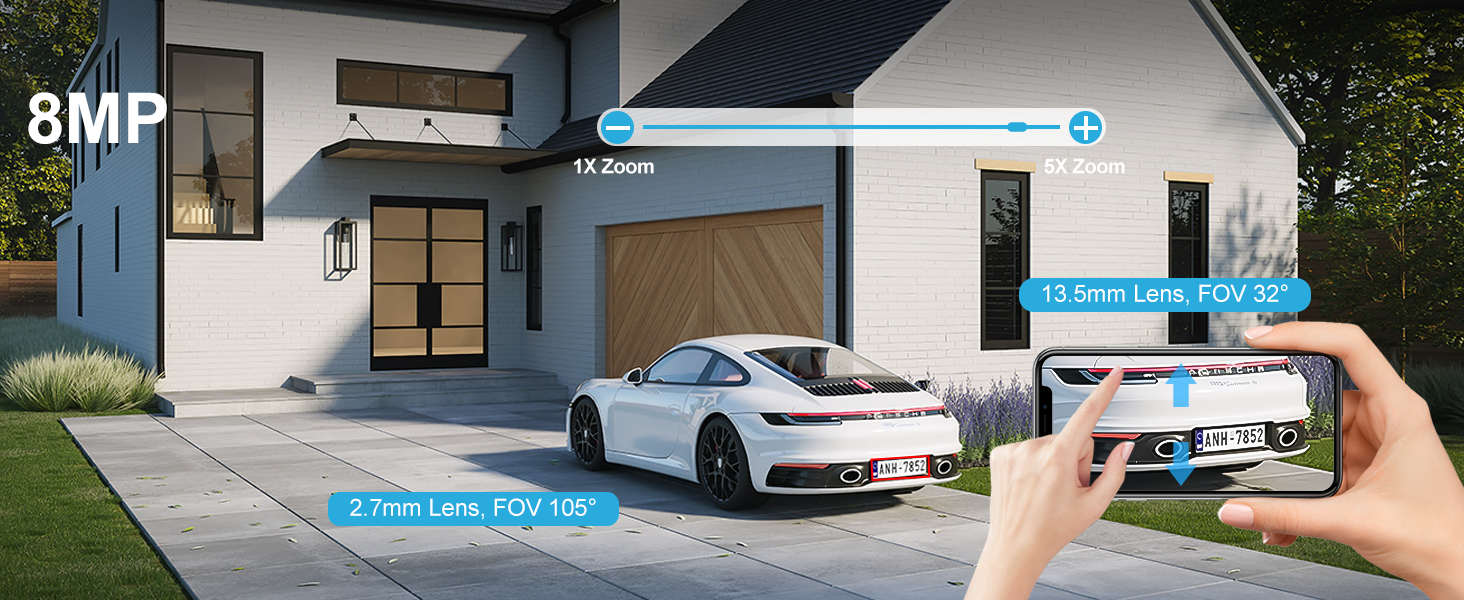The width and height of the screenshot is (1464, 600).
Task: Click the minus zoom-out button
Action: (x=618, y=128)
